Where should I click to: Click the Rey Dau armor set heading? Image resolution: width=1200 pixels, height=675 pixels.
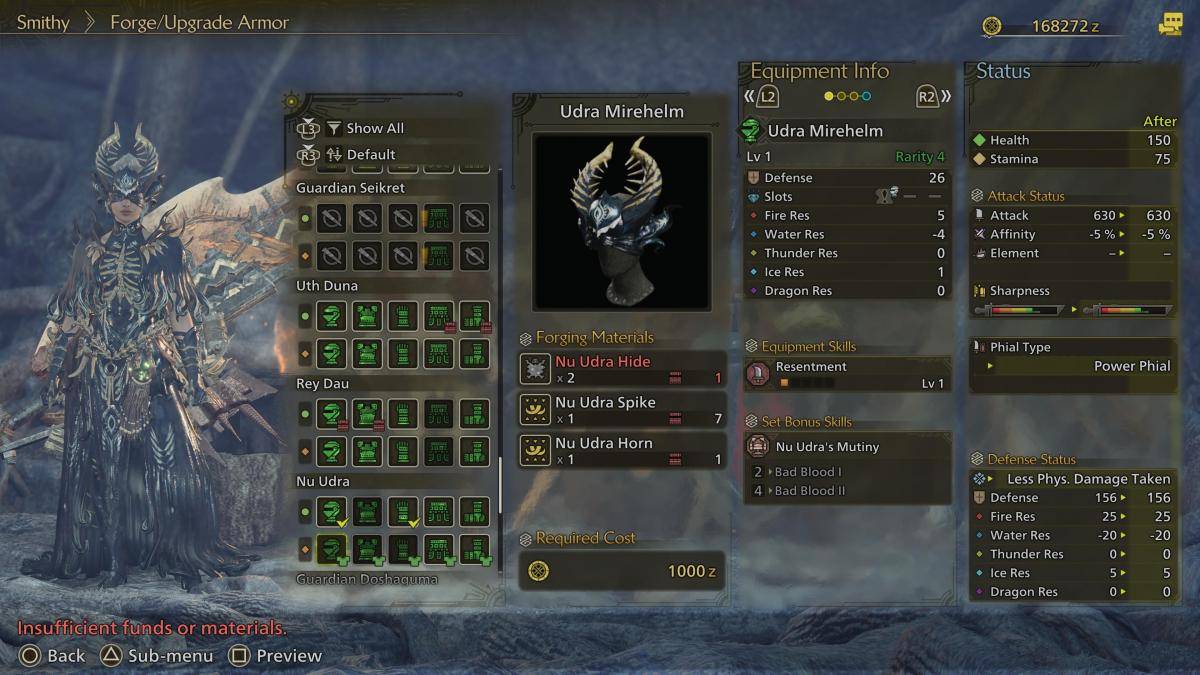(322, 383)
